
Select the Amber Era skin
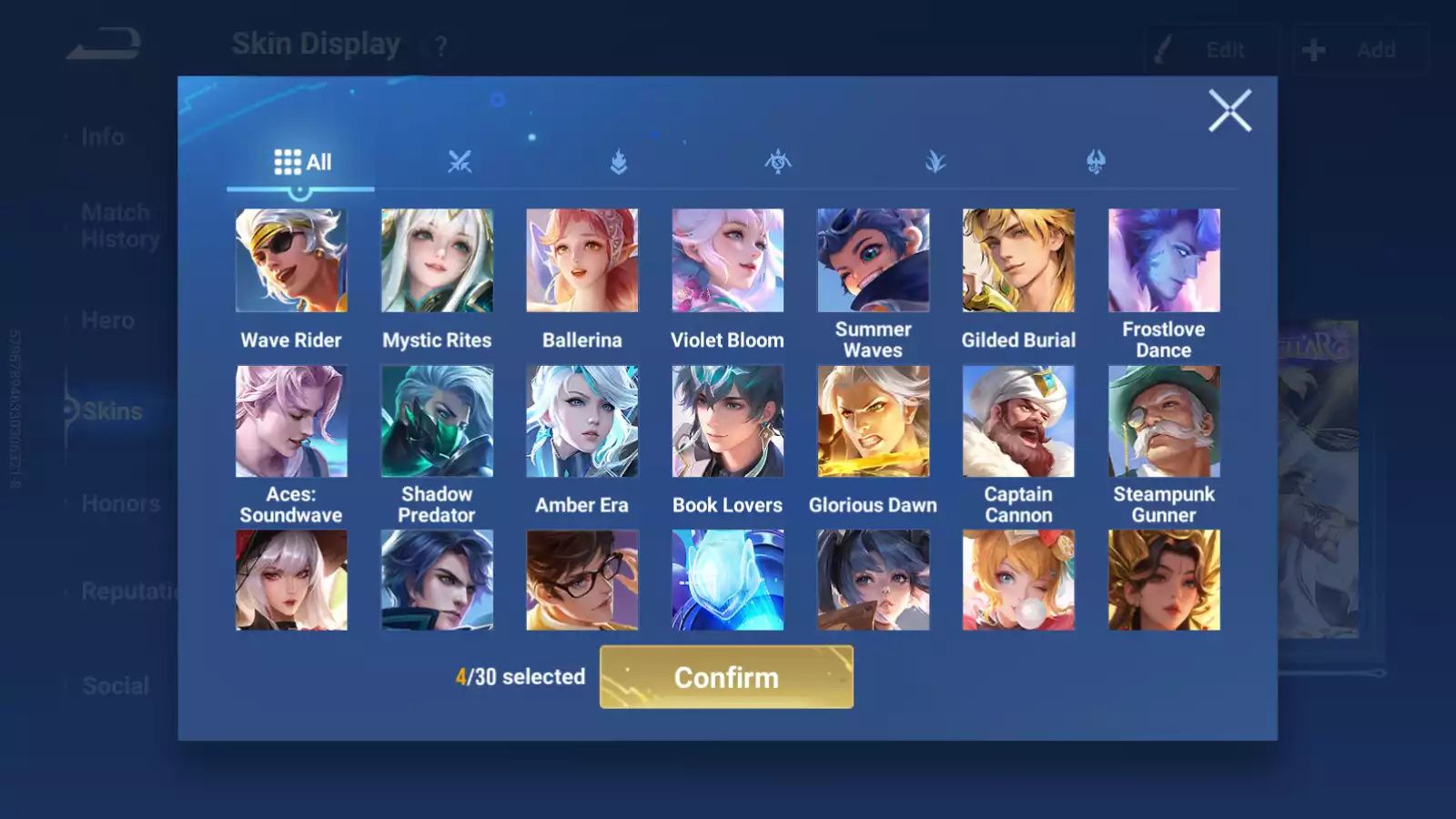coord(582,421)
